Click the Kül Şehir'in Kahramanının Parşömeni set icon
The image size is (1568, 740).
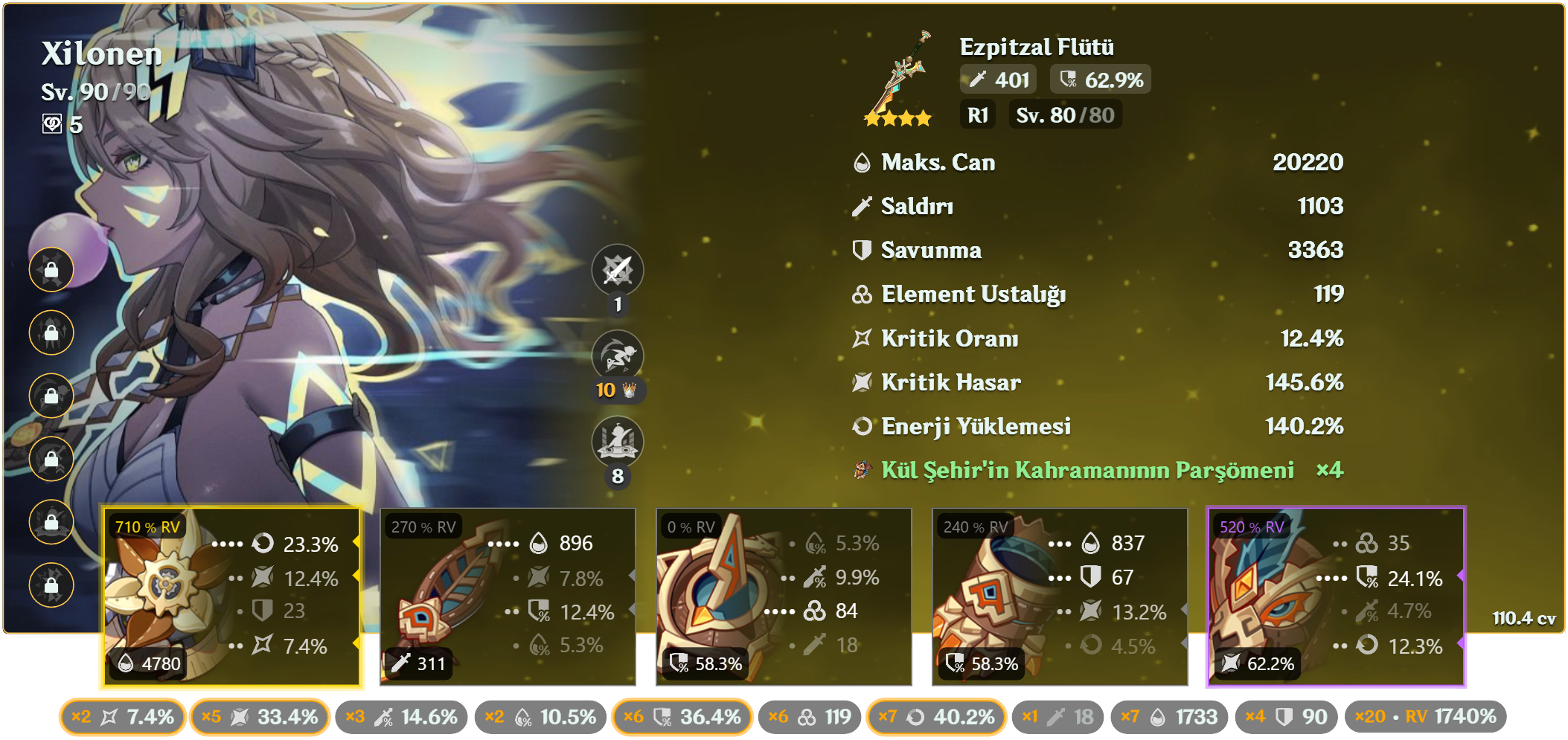coord(863,470)
